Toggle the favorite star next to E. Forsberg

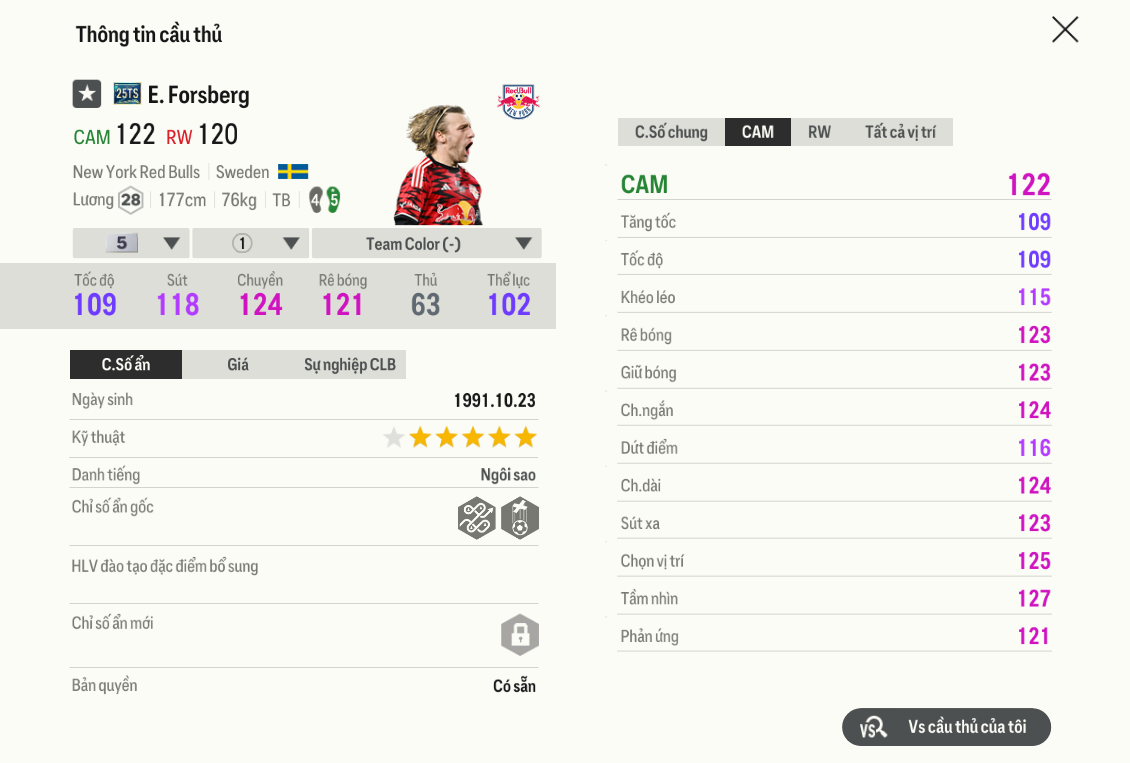(87, 94)
